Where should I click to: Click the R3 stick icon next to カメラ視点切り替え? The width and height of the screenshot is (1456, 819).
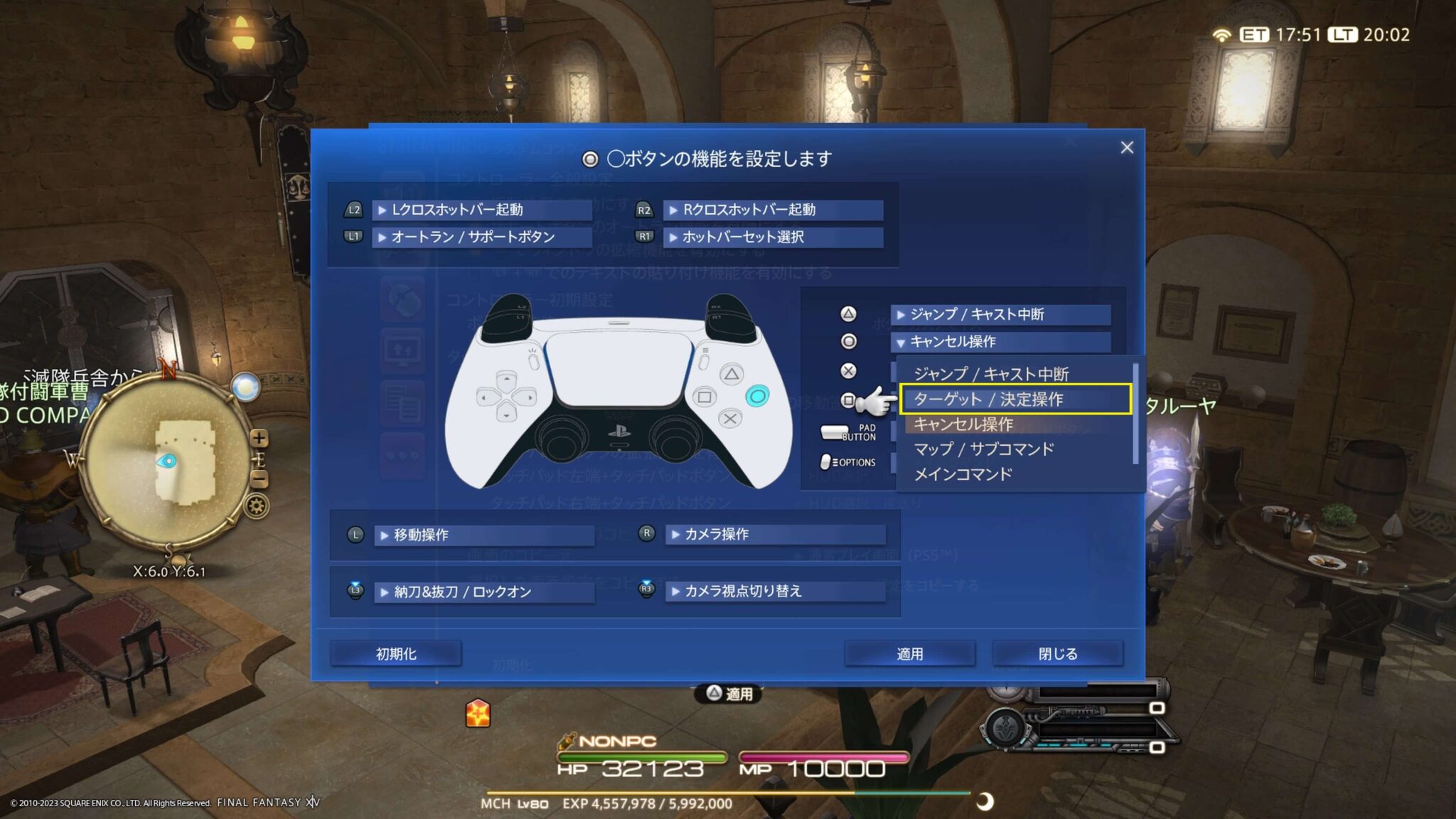tap(645, 591)
